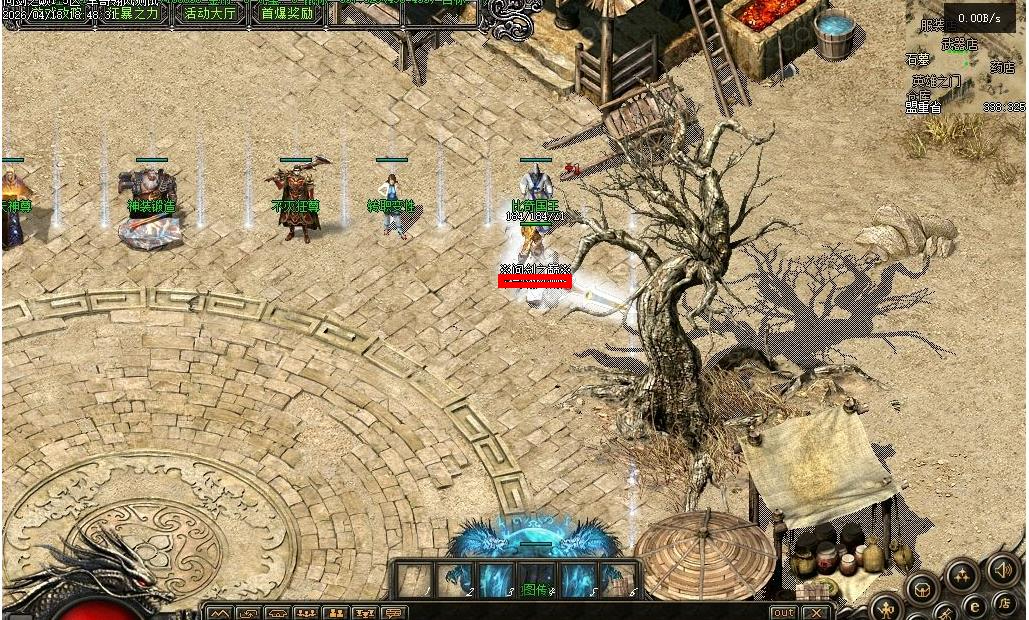The image size is (1029, 620).
Task: Click 英雄之门 label on the minimap
Action: pyautogui.click(x=936, y=81)
